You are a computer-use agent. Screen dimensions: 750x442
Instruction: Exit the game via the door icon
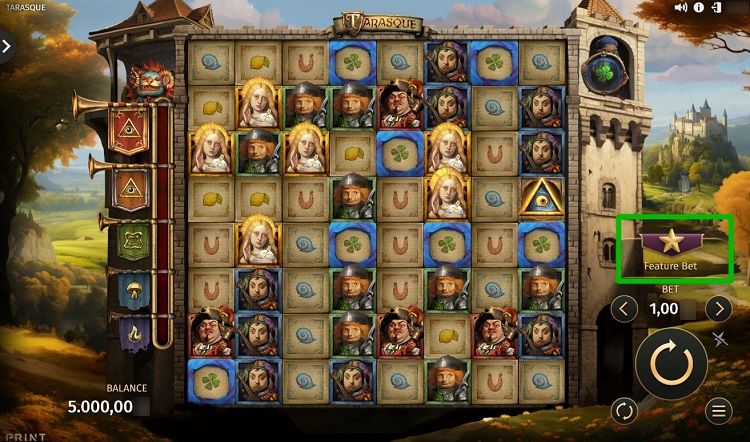click(x=716, y=8)
